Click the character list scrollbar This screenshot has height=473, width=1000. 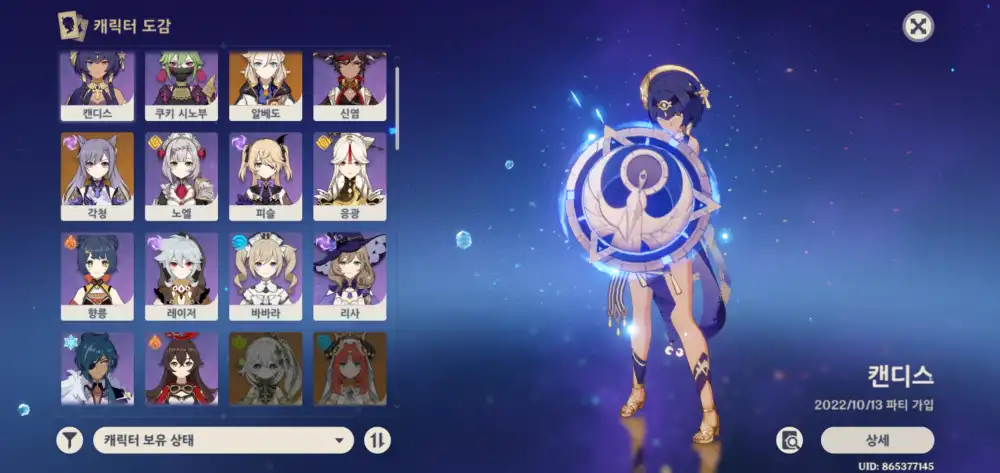pos(396,98)
